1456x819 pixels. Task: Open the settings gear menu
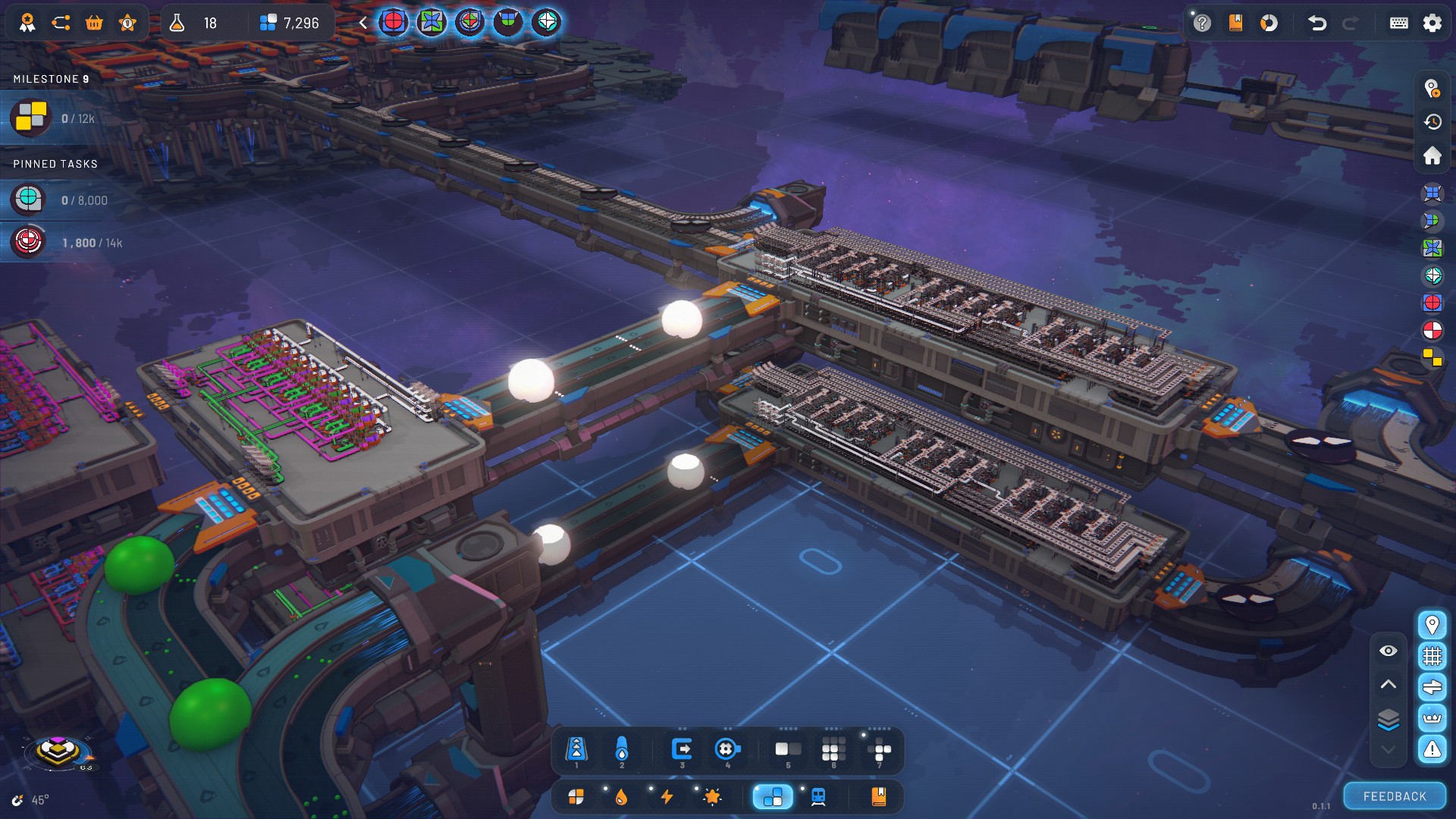1432,23
